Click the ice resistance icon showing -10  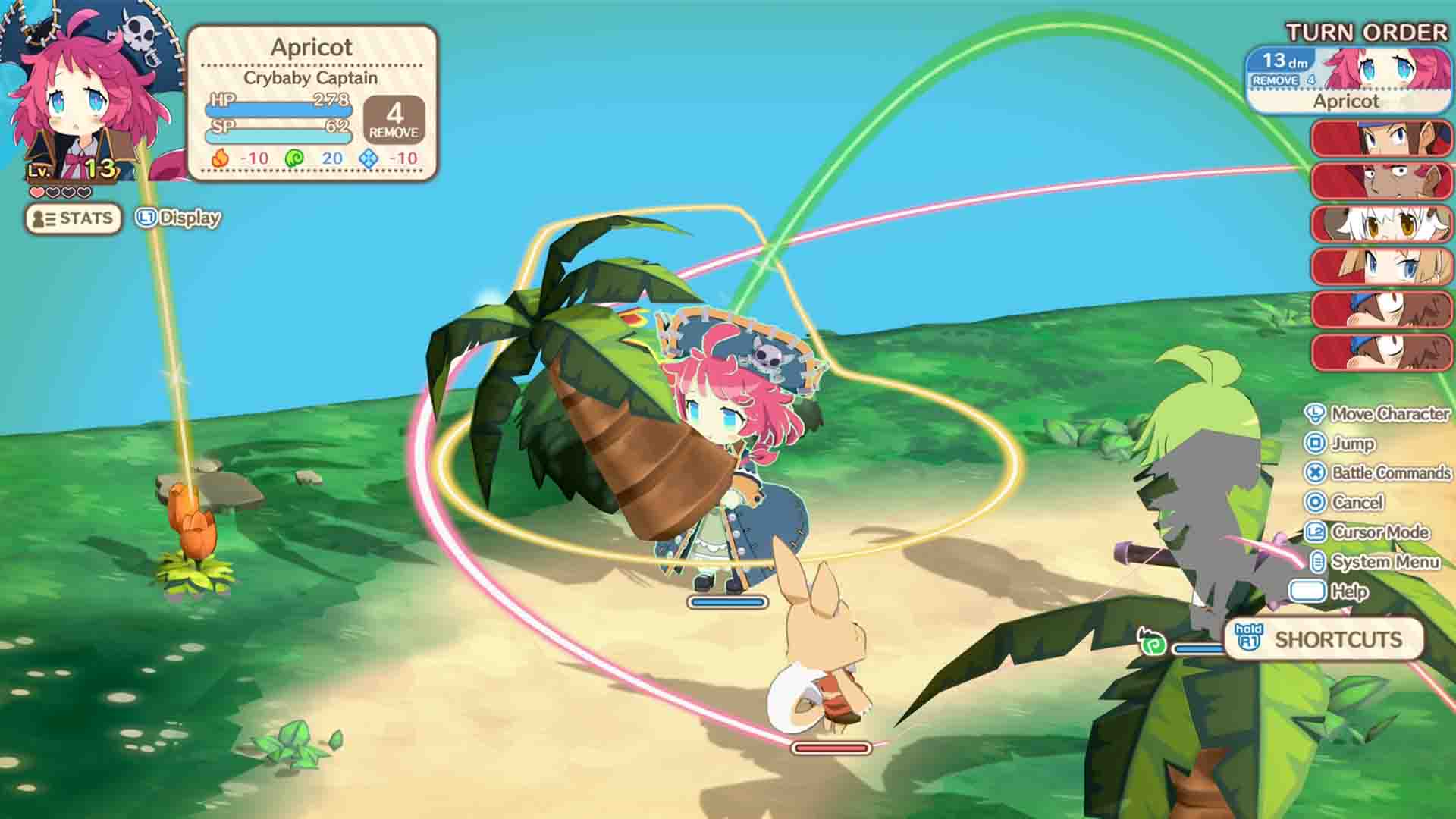pos(367,158)
